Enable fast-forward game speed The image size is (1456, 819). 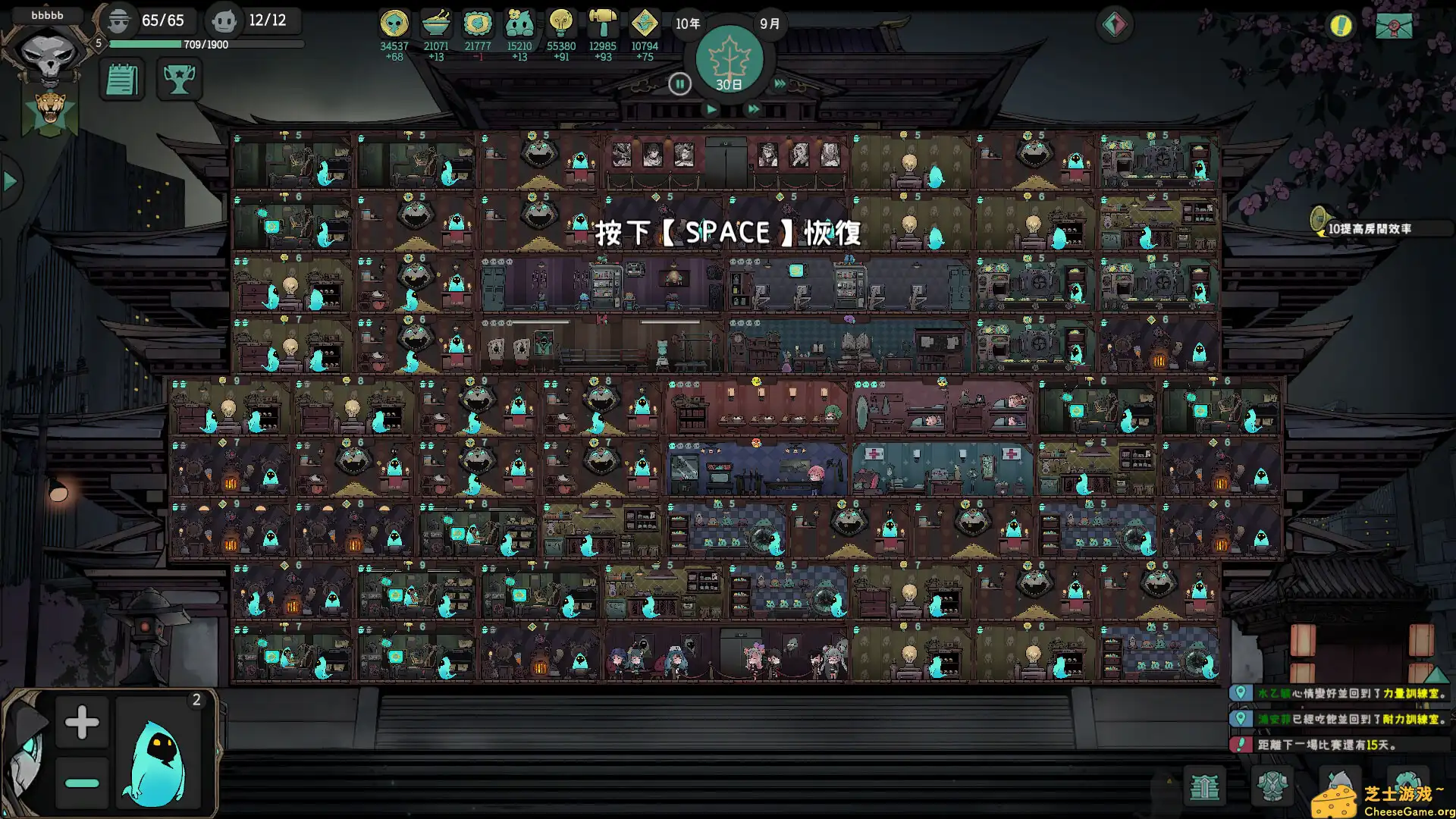[753, 108]
